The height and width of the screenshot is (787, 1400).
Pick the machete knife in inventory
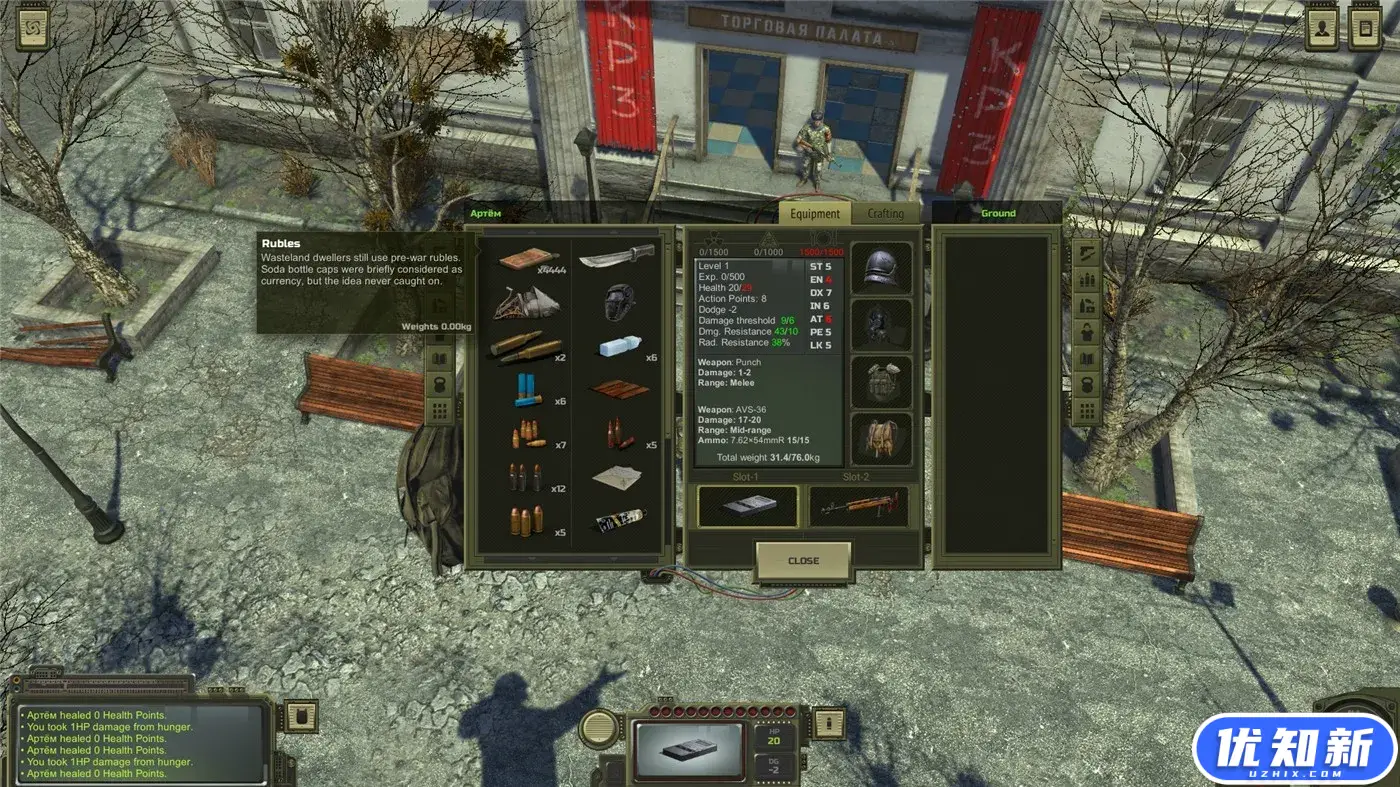[x=616, y=257]
